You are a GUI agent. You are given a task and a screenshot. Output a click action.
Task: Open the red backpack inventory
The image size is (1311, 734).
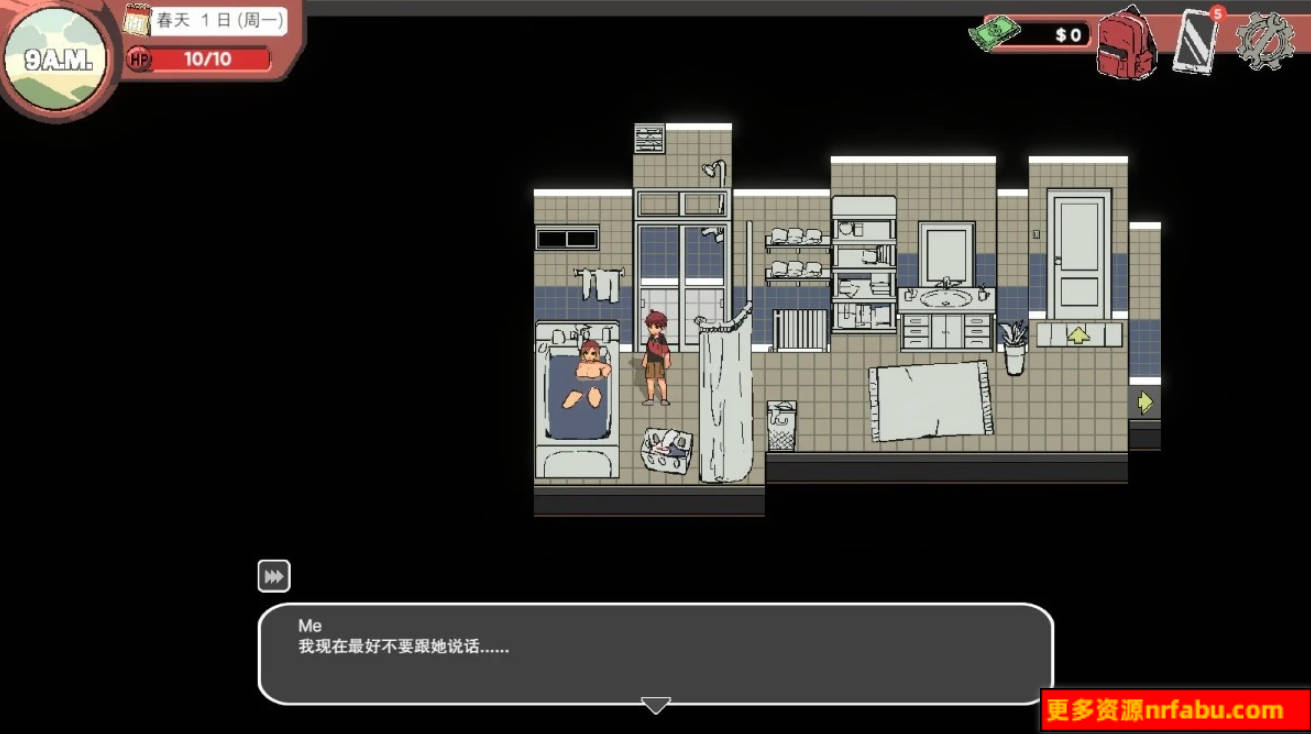[1127, 45]
